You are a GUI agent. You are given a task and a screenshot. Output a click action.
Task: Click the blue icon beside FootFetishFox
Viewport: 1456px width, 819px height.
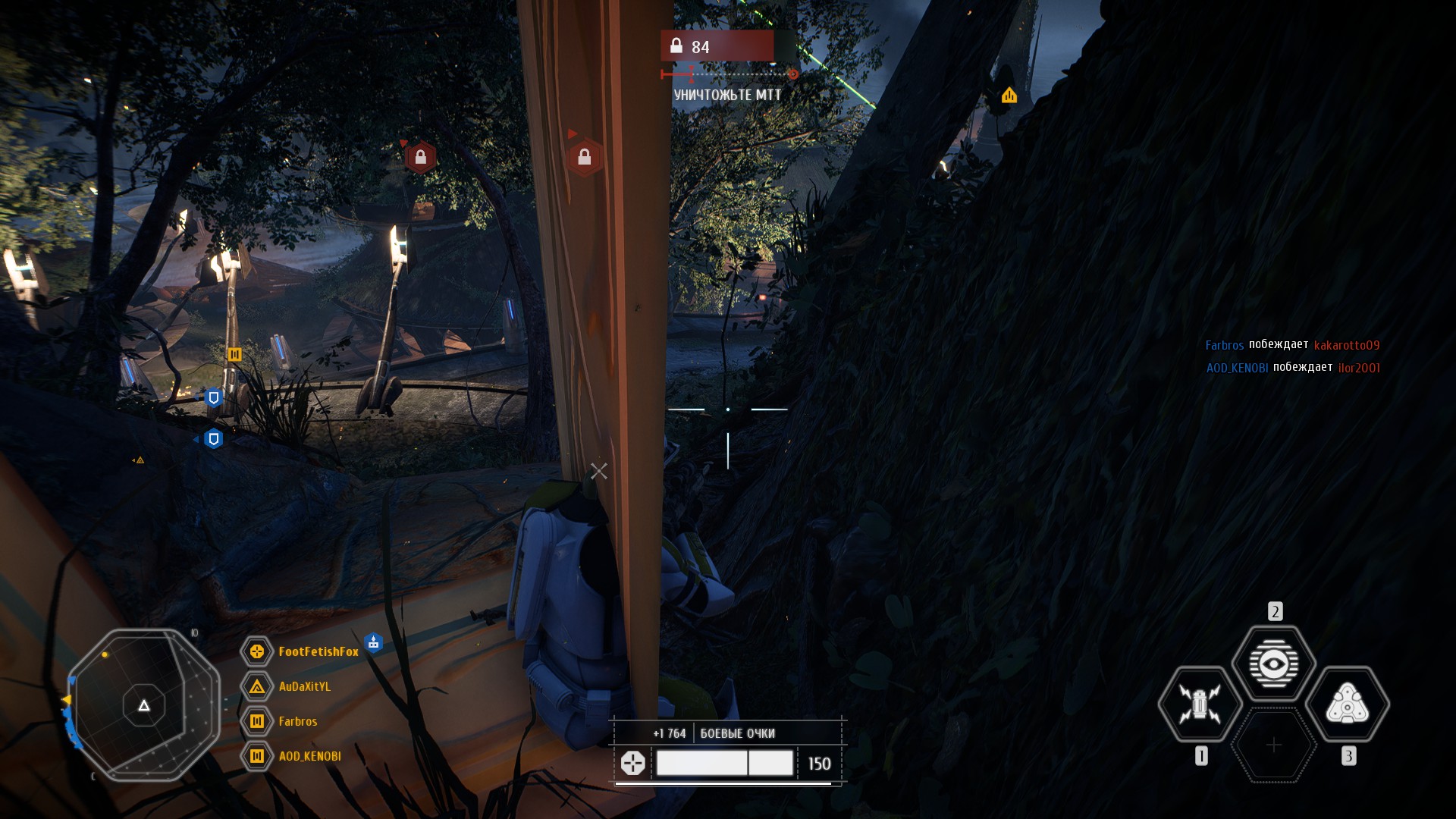coord(373,643)
